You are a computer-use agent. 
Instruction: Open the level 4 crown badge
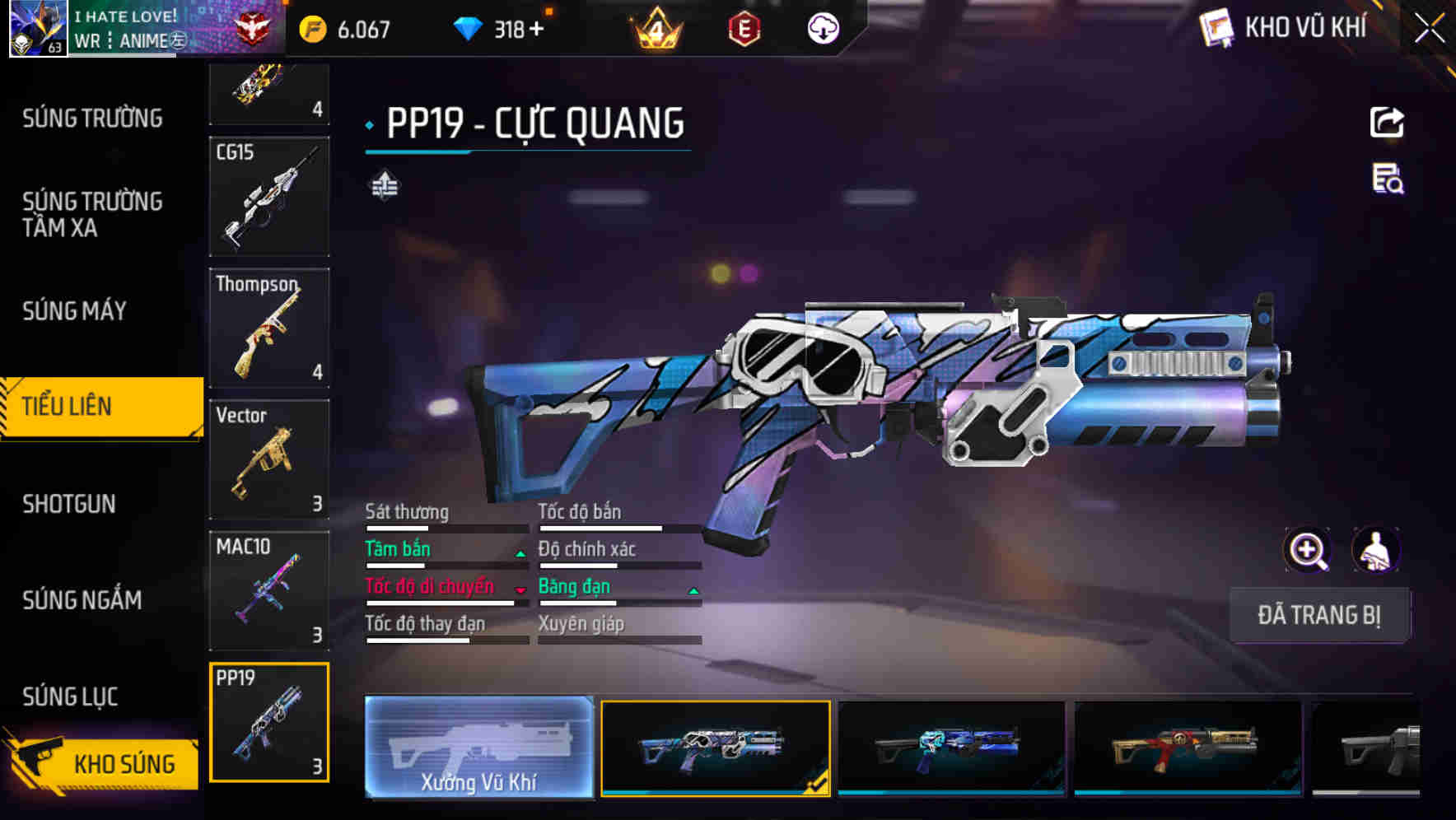(653, 28)
